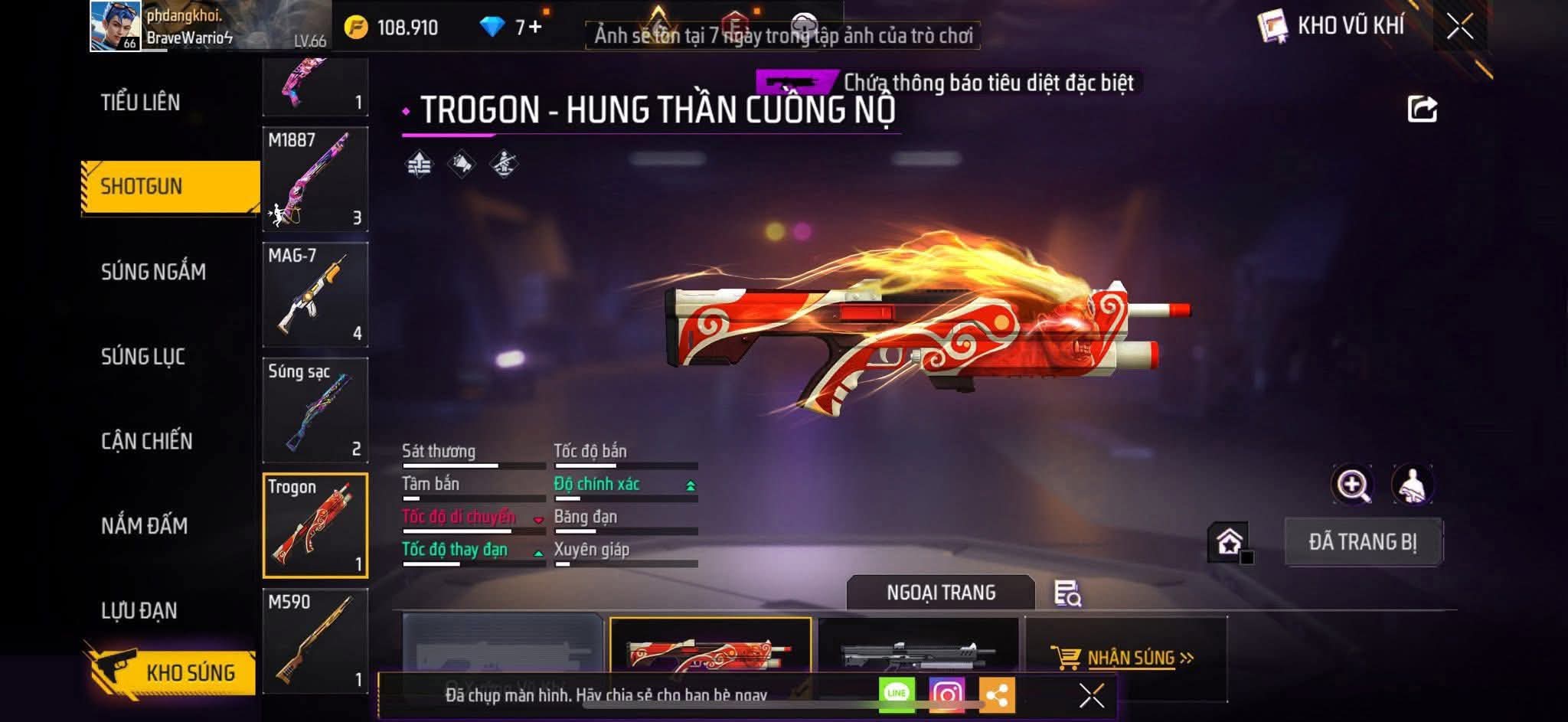The width and height of the screenshot is (1568, 722).
Task: Zoom in on weapon with magnifier icon
Action: (x=1352, y=485)
